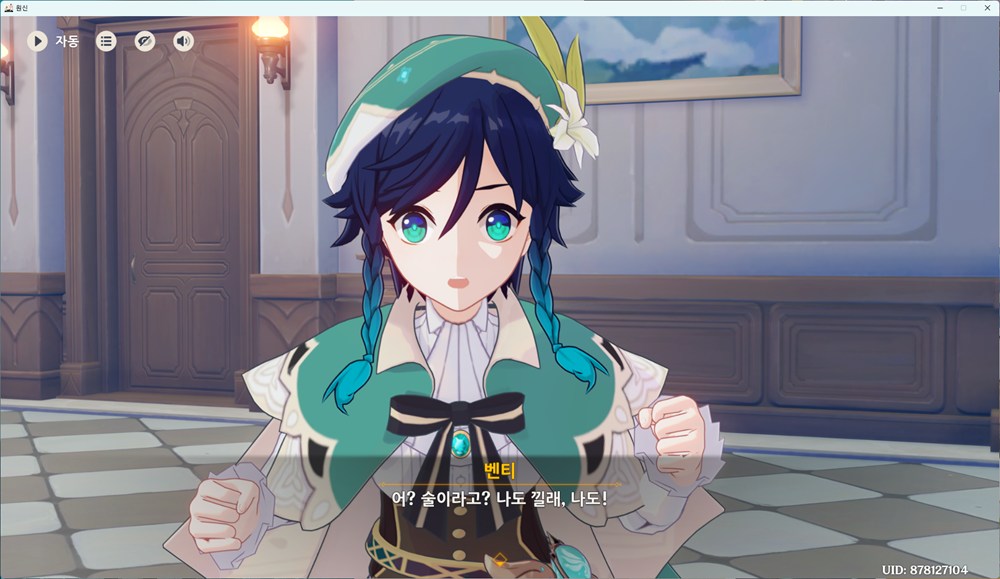Close the game window
The image size is (1000, 579).
pyautogui.click(x=987, y=7)
